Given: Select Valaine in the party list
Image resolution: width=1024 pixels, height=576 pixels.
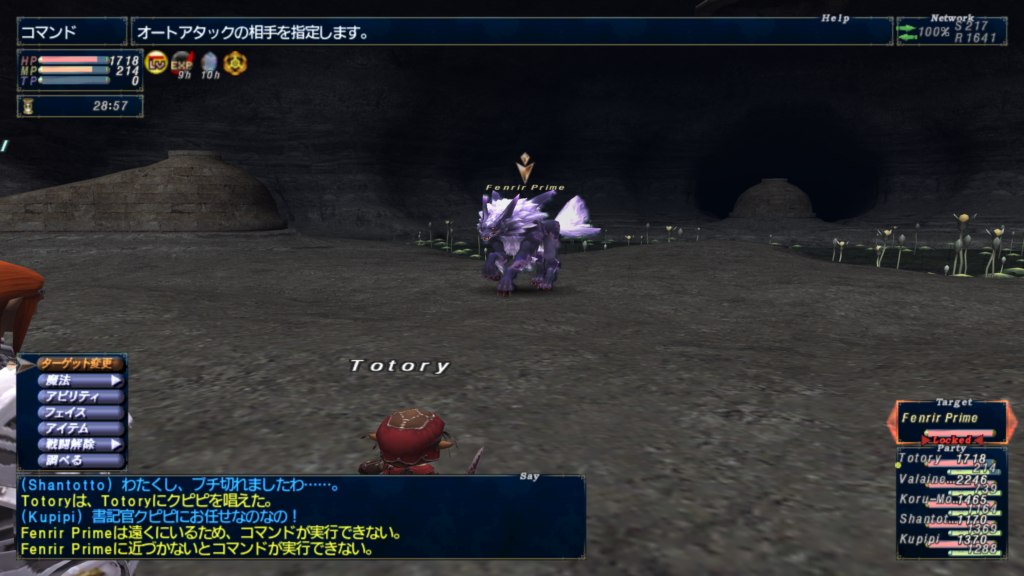Looking at the screenshot, I should pyautogui.click(x=951, y=480).
